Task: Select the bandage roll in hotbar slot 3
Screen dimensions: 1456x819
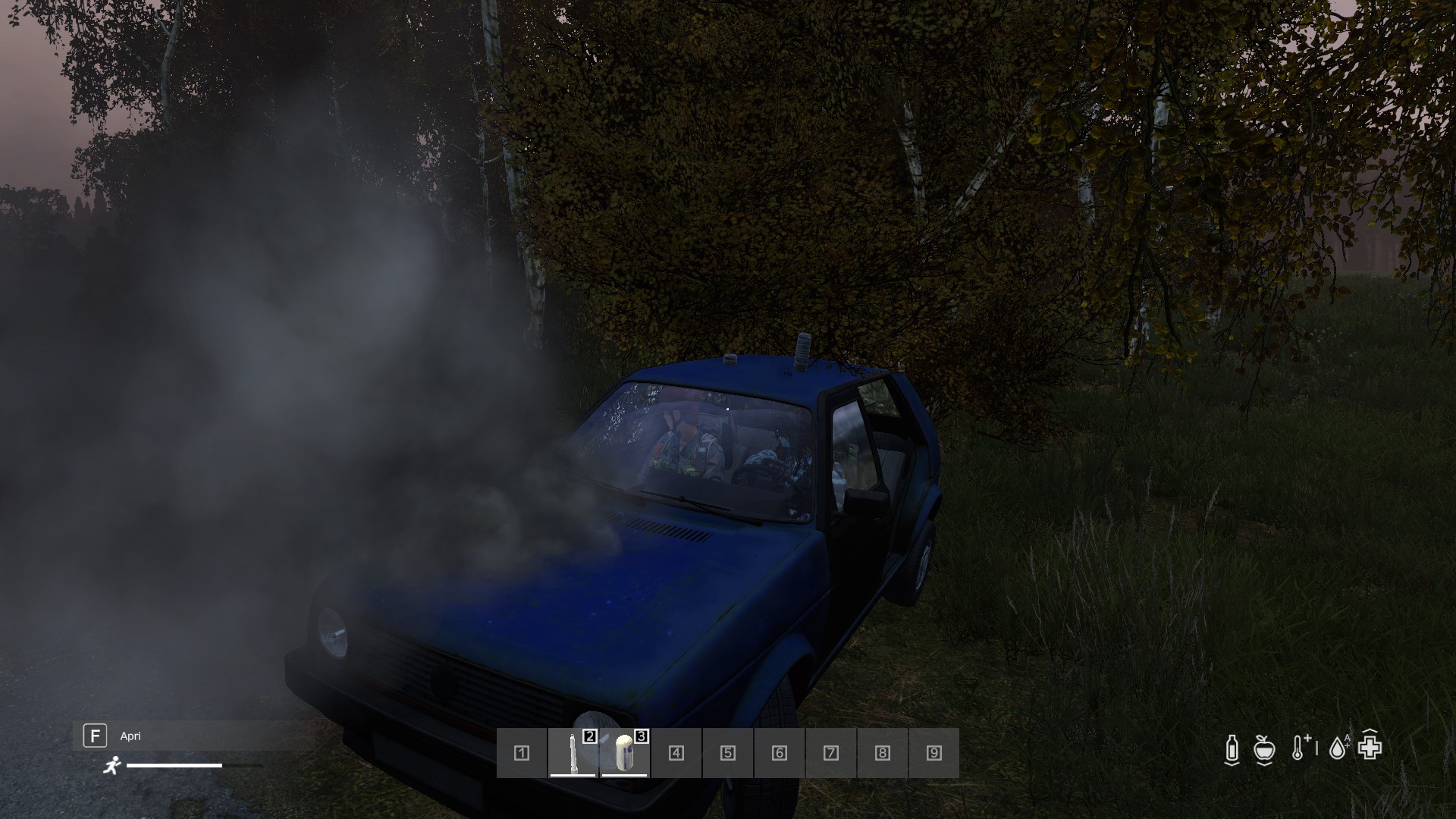Action: pos(624,752)
